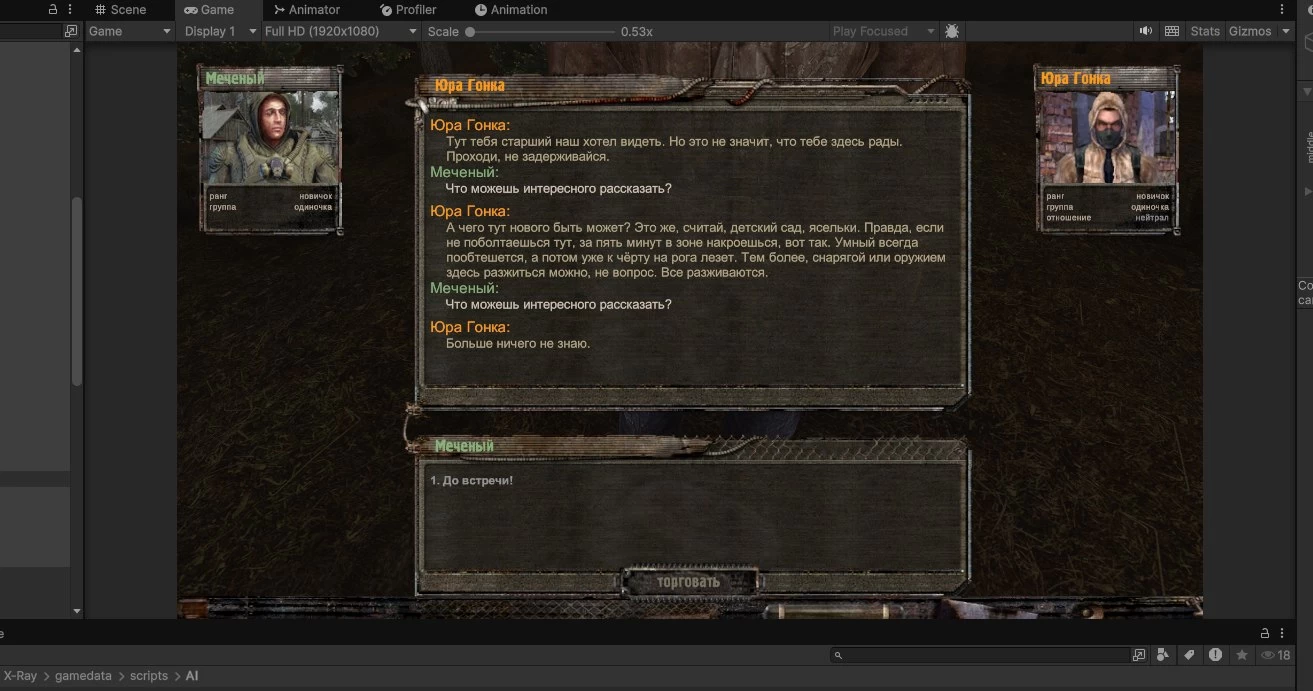Image resolution: width=1313 pixels, height=691 pixels.
Task: Open the Animator tab
Action: (x=307, y=10)
